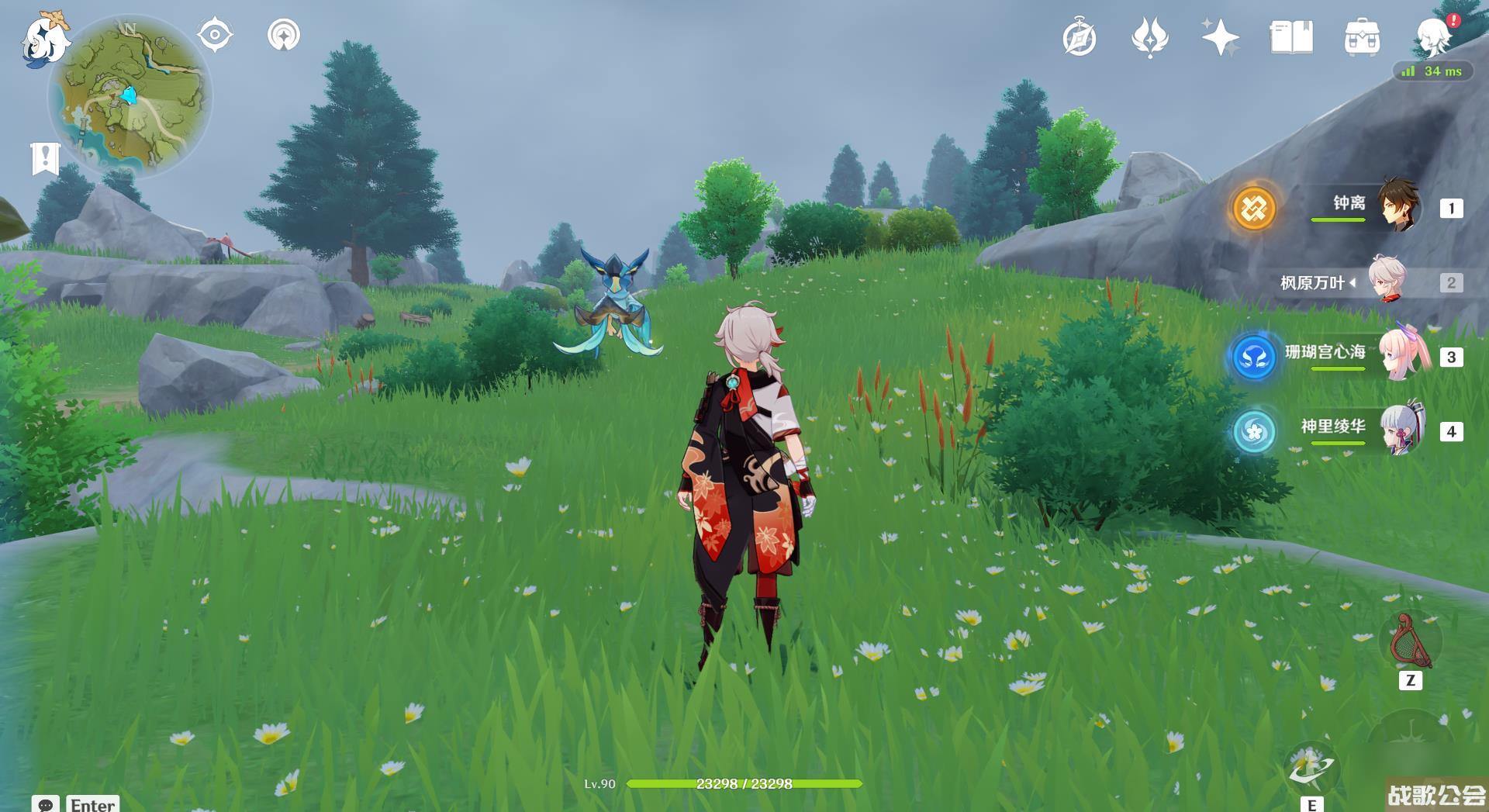Open the quest banner with exclamation mark
The width and height of the screenshot is (1489, 812).
[x=45, y=157]
